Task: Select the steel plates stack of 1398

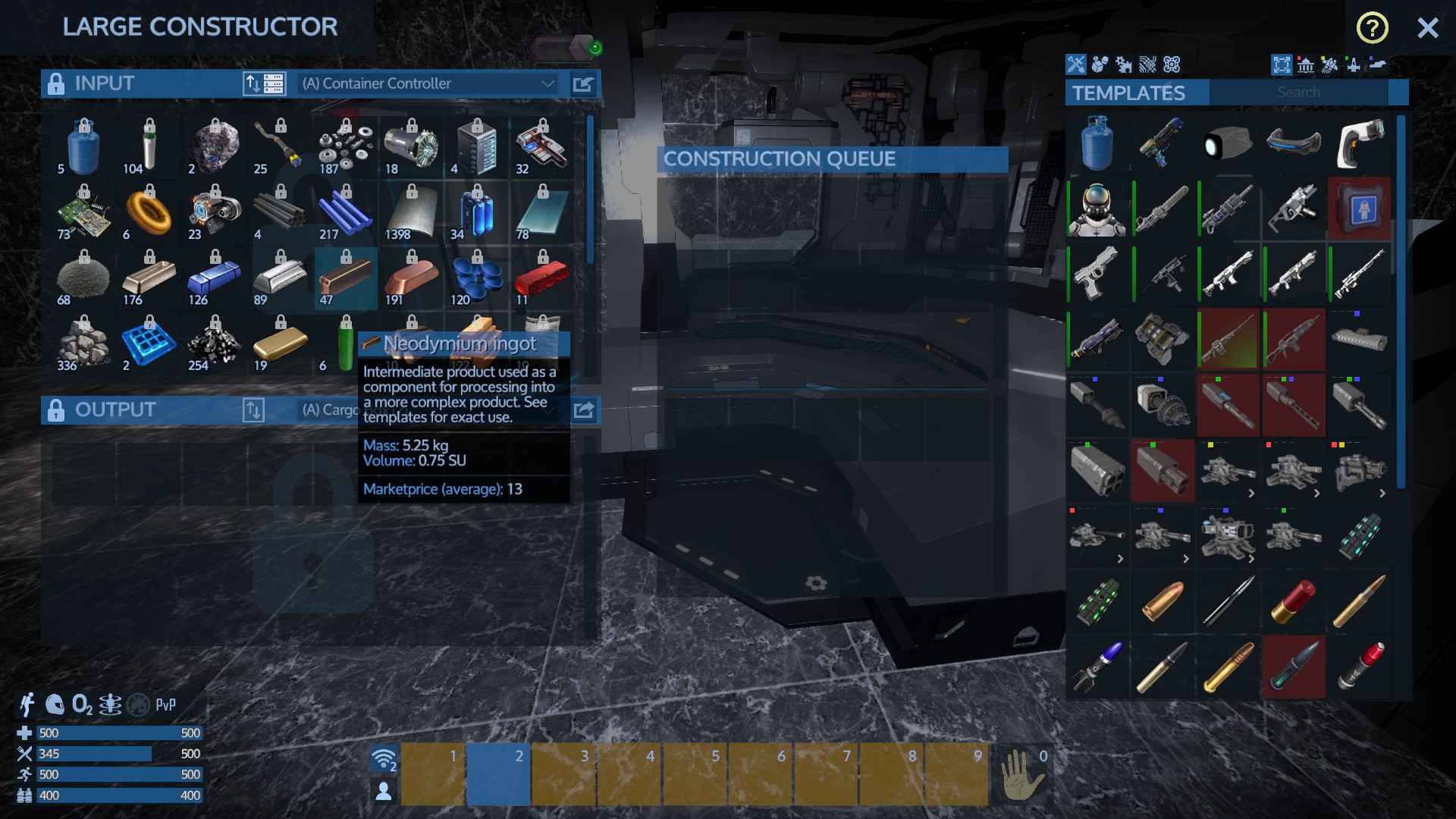Action: (410, 213)
